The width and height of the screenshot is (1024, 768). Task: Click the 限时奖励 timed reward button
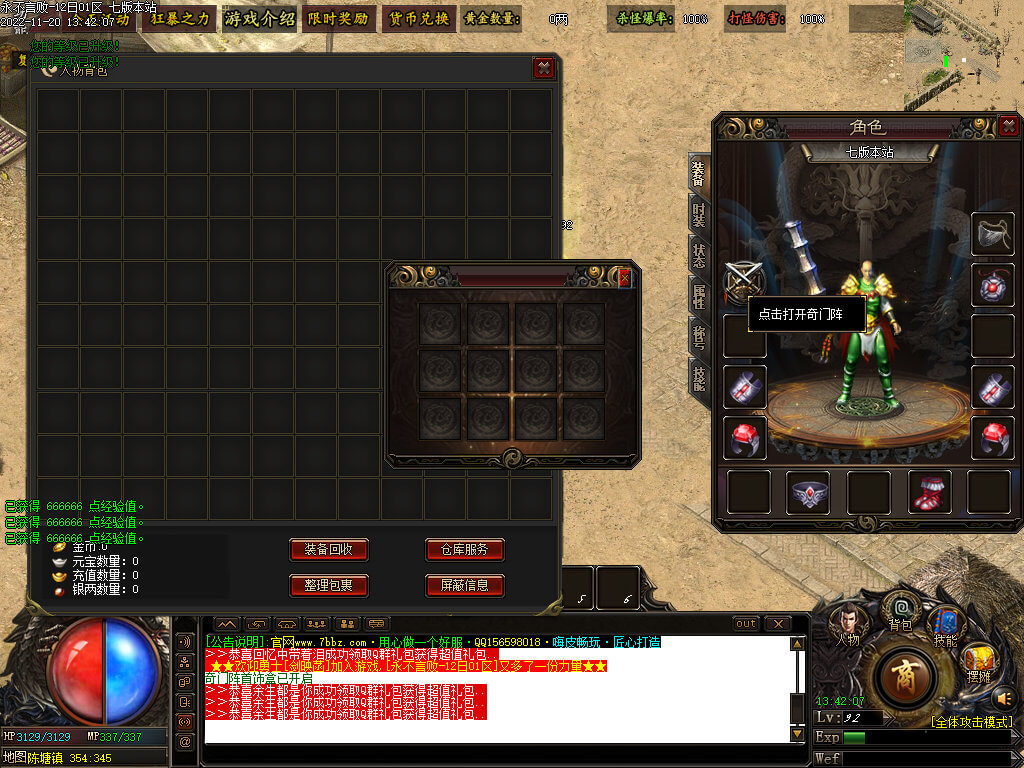tap(337, 19)
